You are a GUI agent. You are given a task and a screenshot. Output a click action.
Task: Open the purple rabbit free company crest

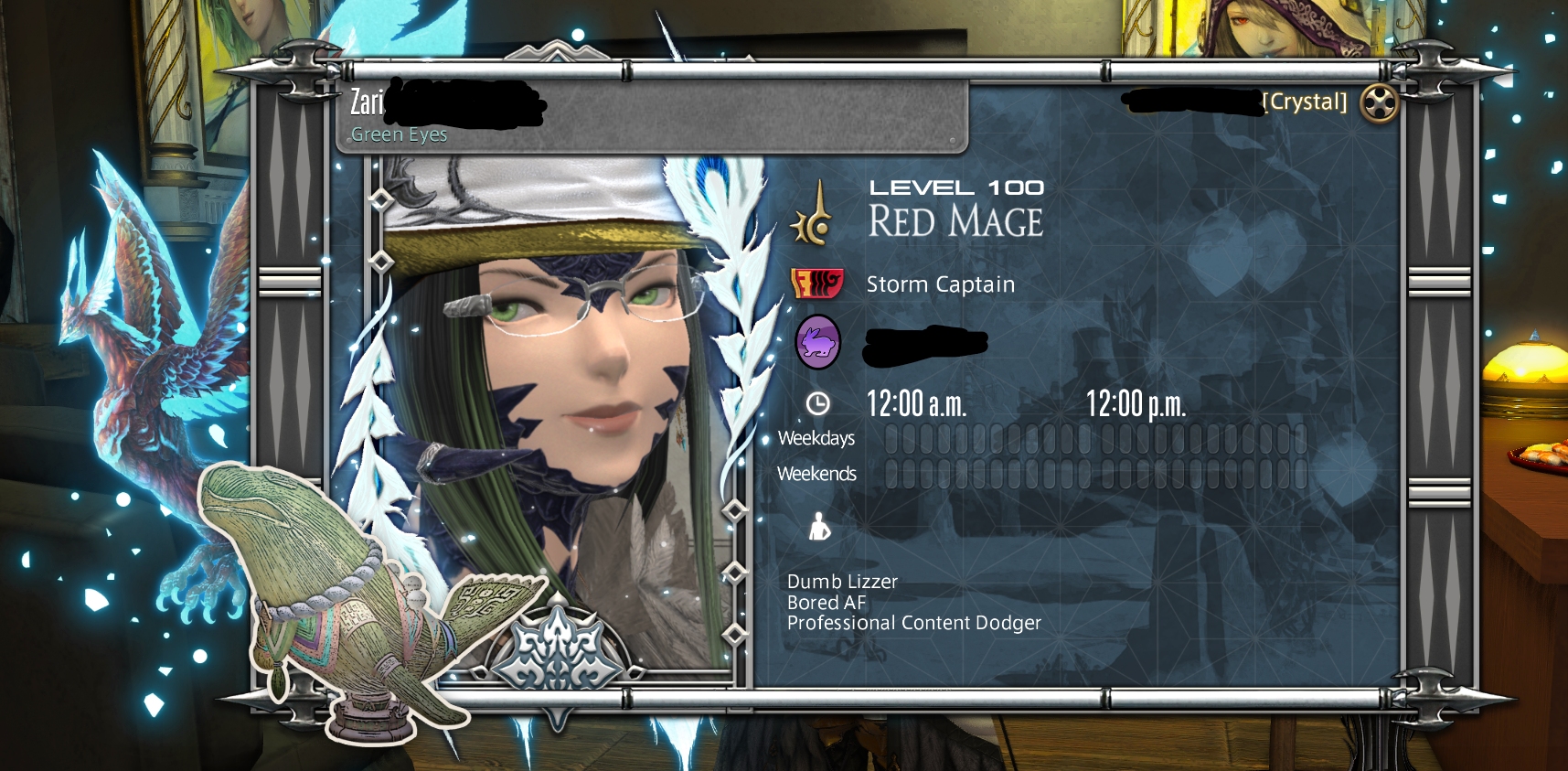(817, 343)
